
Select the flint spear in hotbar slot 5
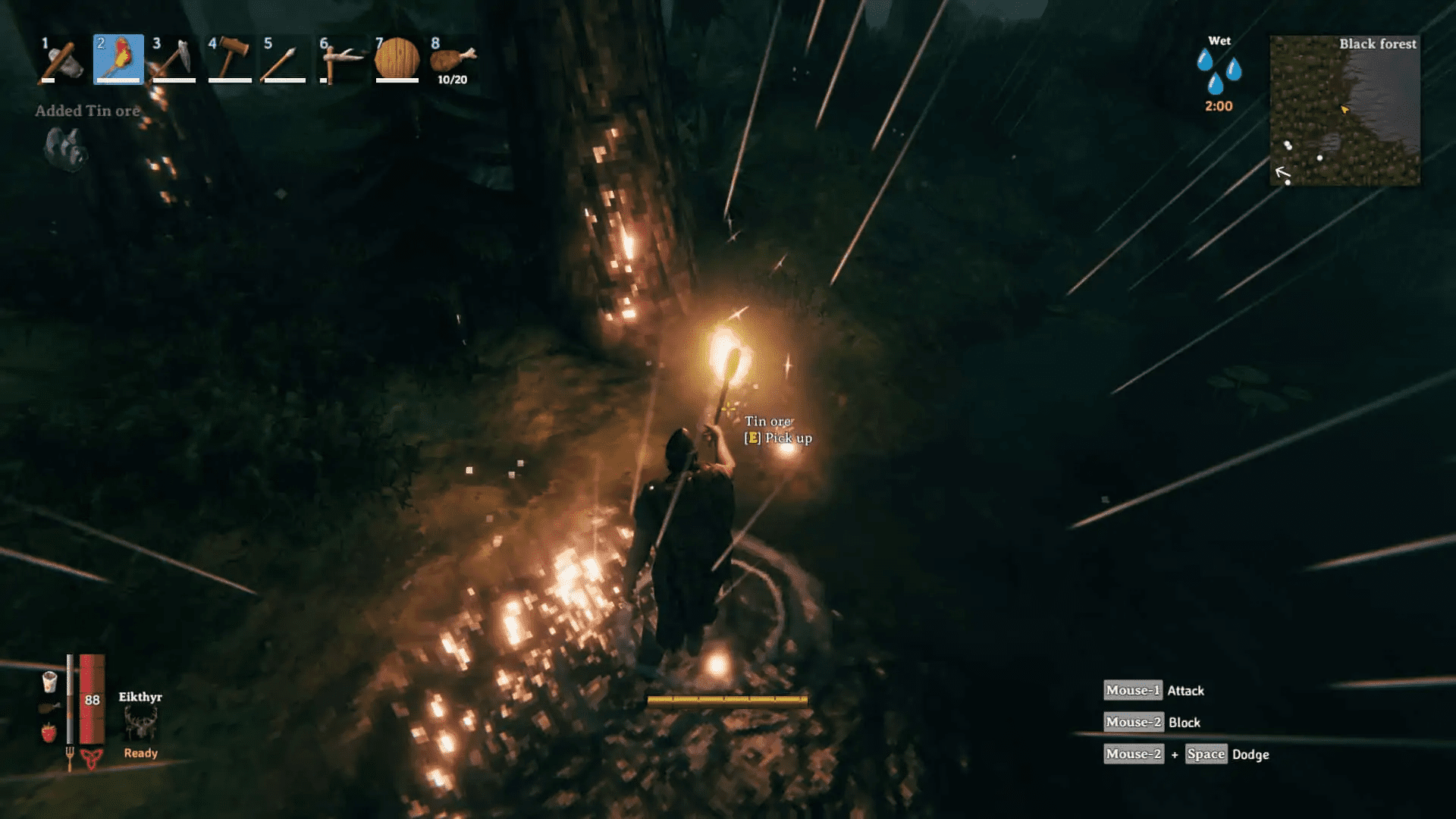286,61
